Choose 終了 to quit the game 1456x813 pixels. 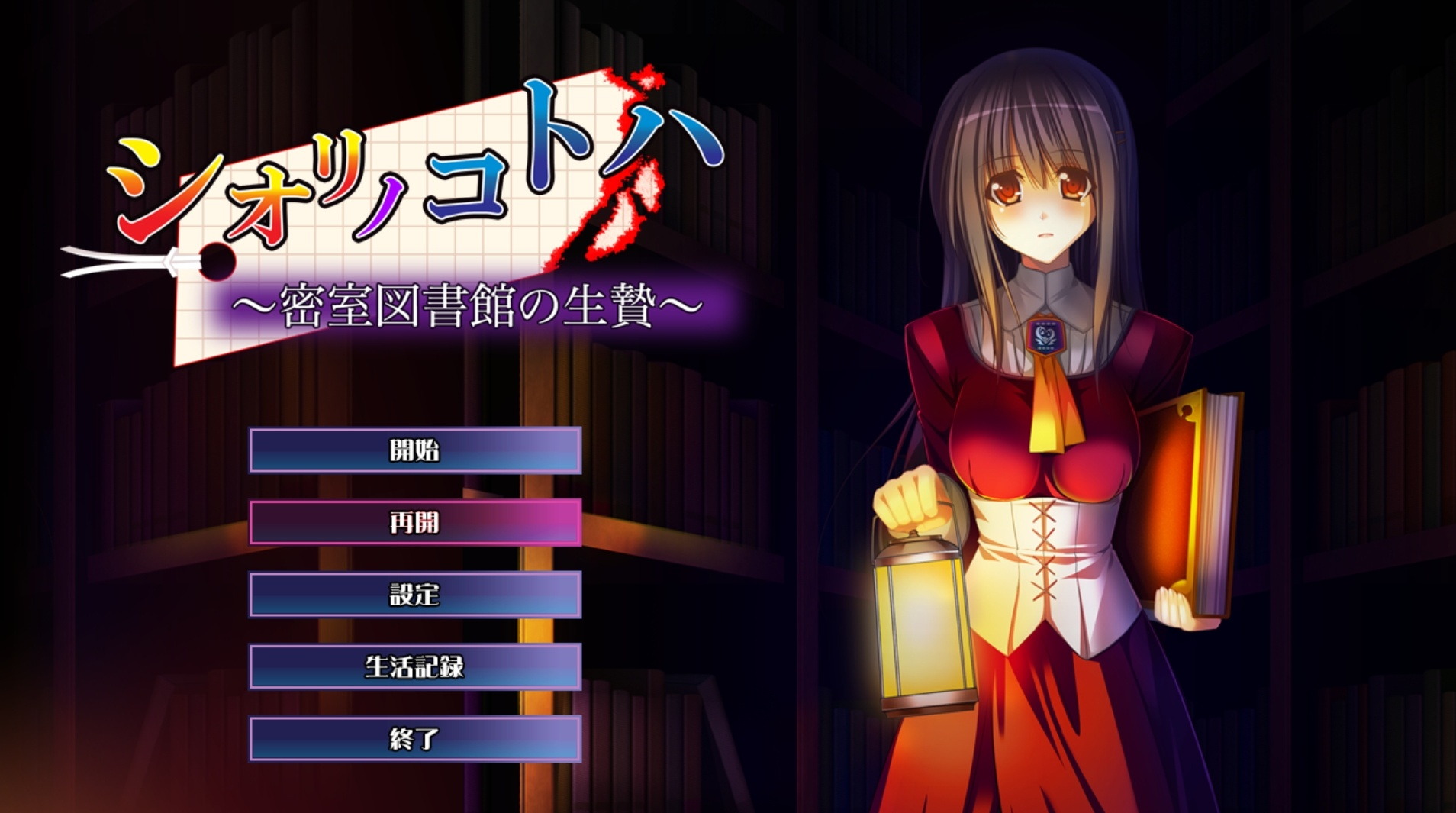(x=415, y=738)
